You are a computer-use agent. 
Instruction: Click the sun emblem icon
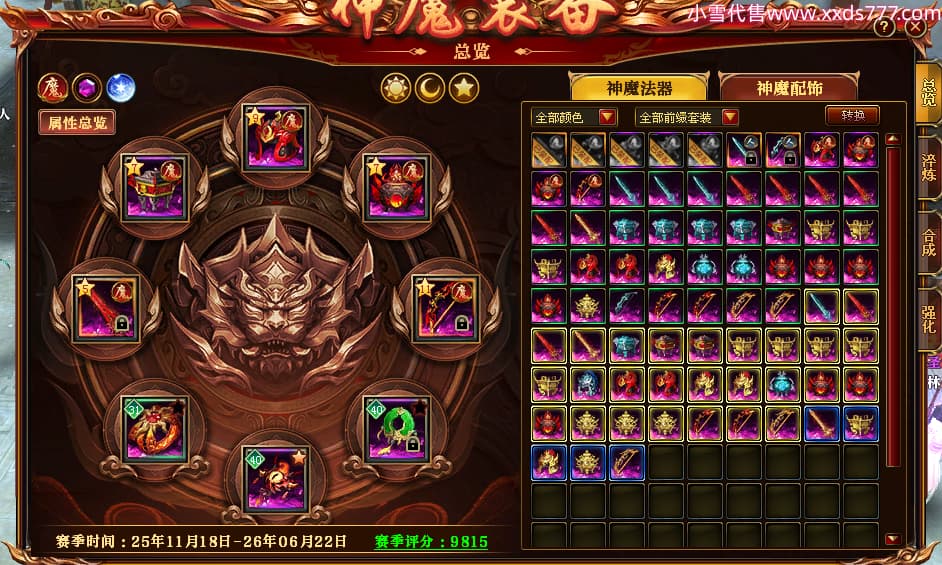397,88
